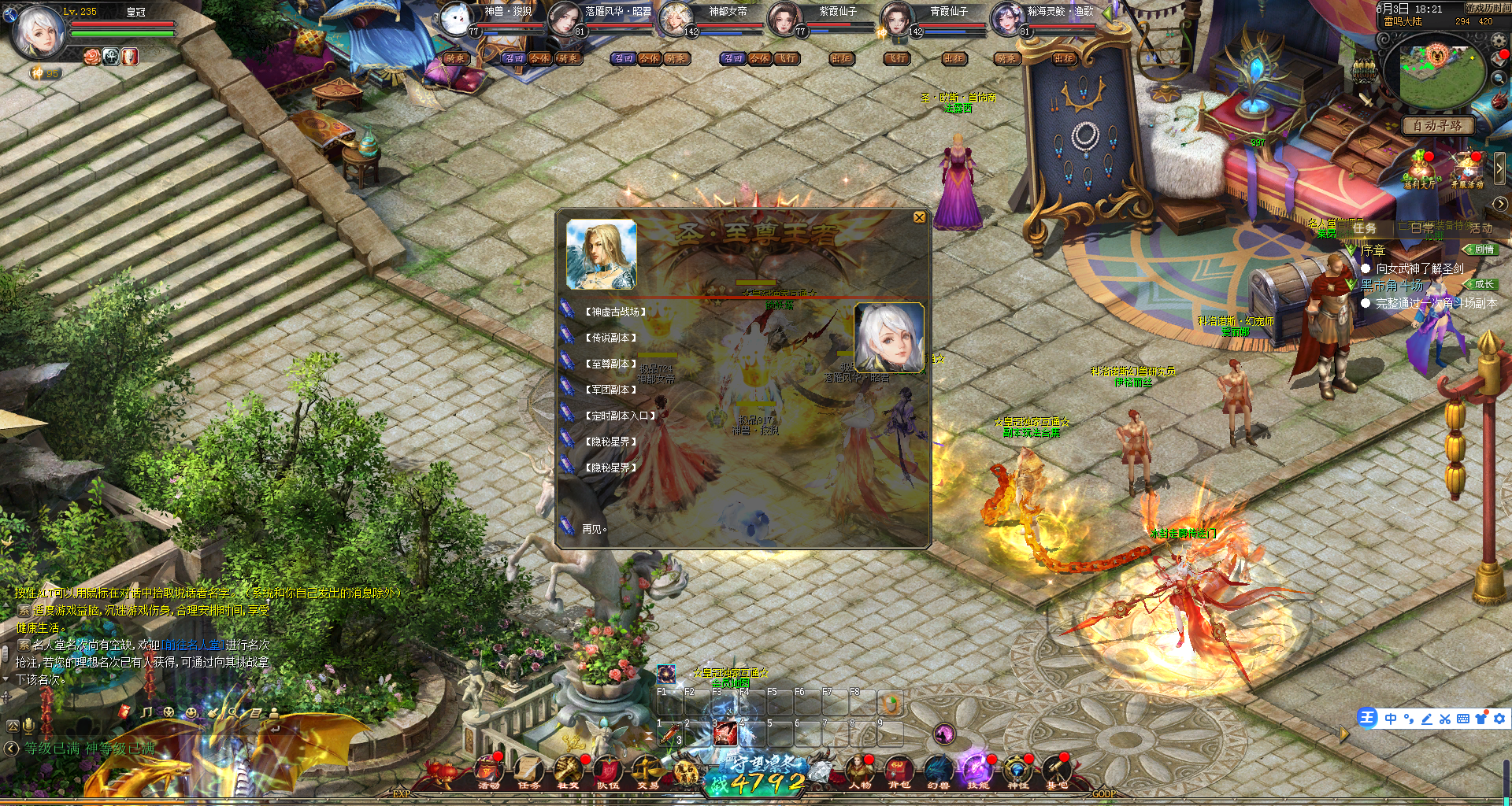
Task: Open the 福利大厅 welfare hall icon
Action: point(1419,171)
